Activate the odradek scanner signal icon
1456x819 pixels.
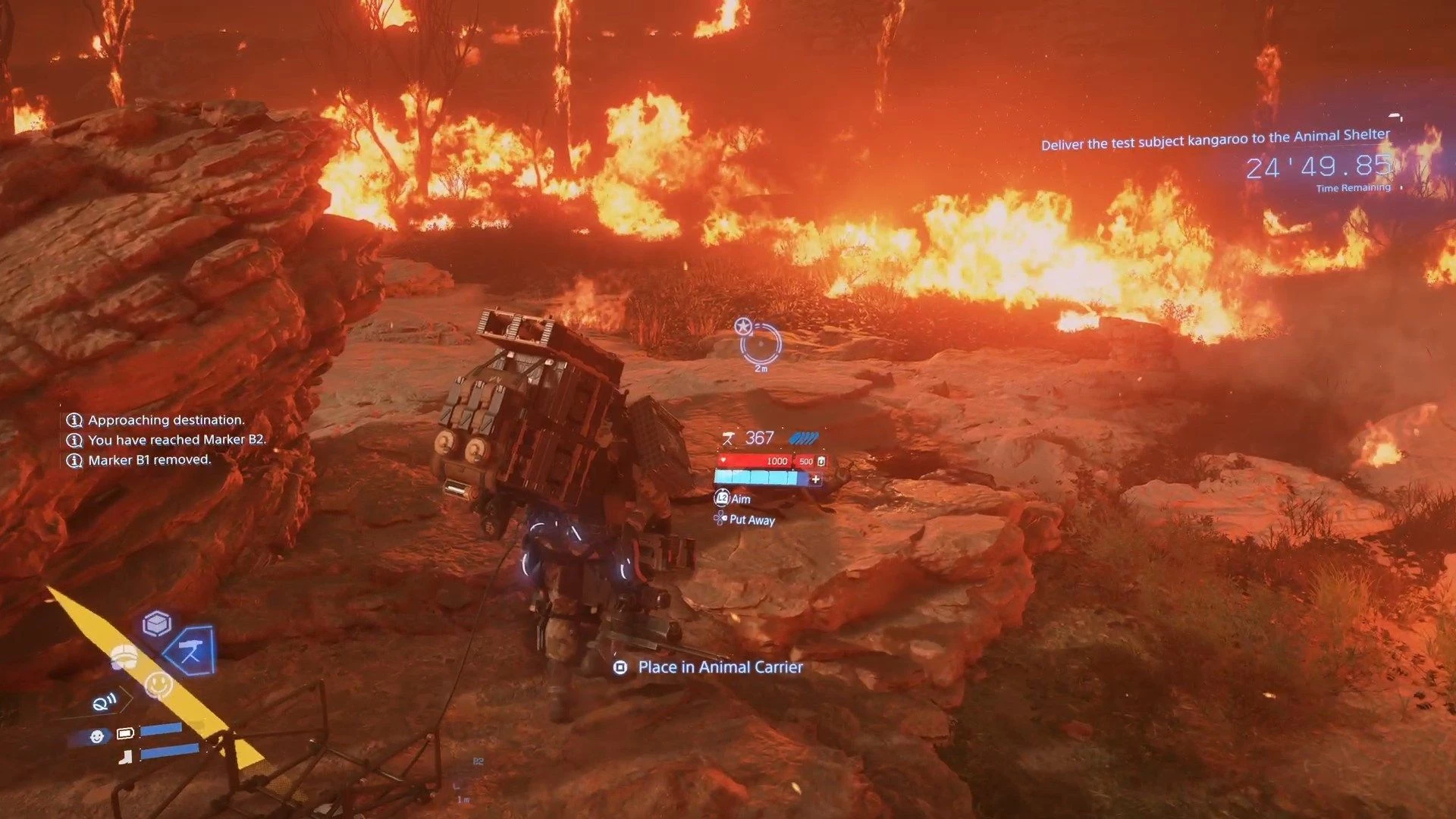(105, 703)
